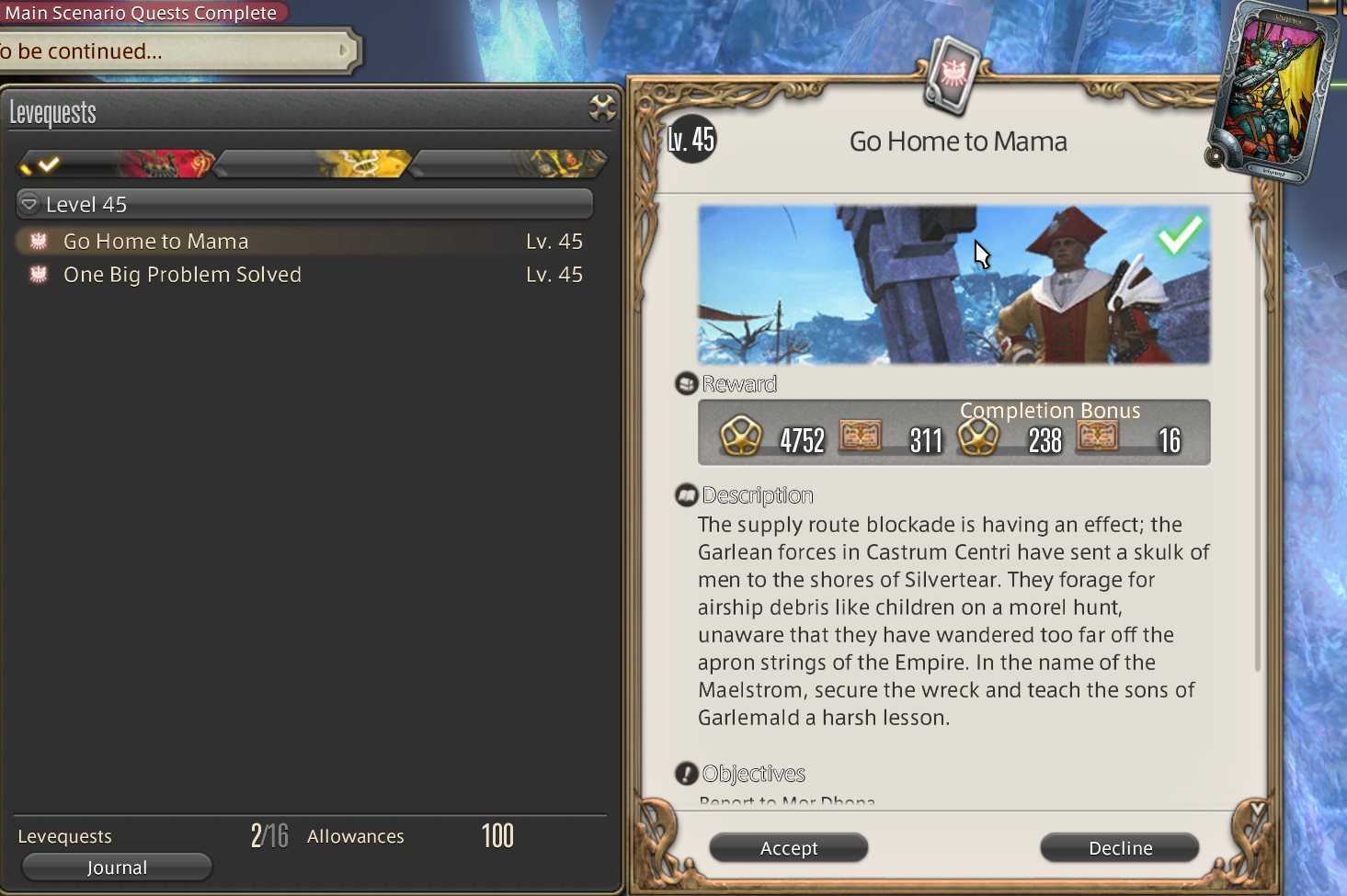Select the Go Home to Mama list entry
The width and height of the screenshot is (1347, 896).
156,242
